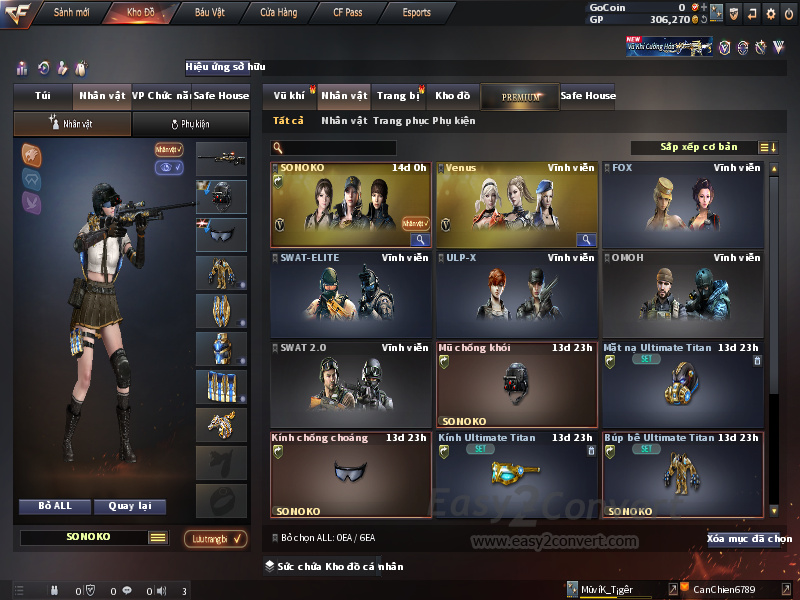Open the Lưu trang bị dropdown
This screenshot has height=600, width=800.
215,539
